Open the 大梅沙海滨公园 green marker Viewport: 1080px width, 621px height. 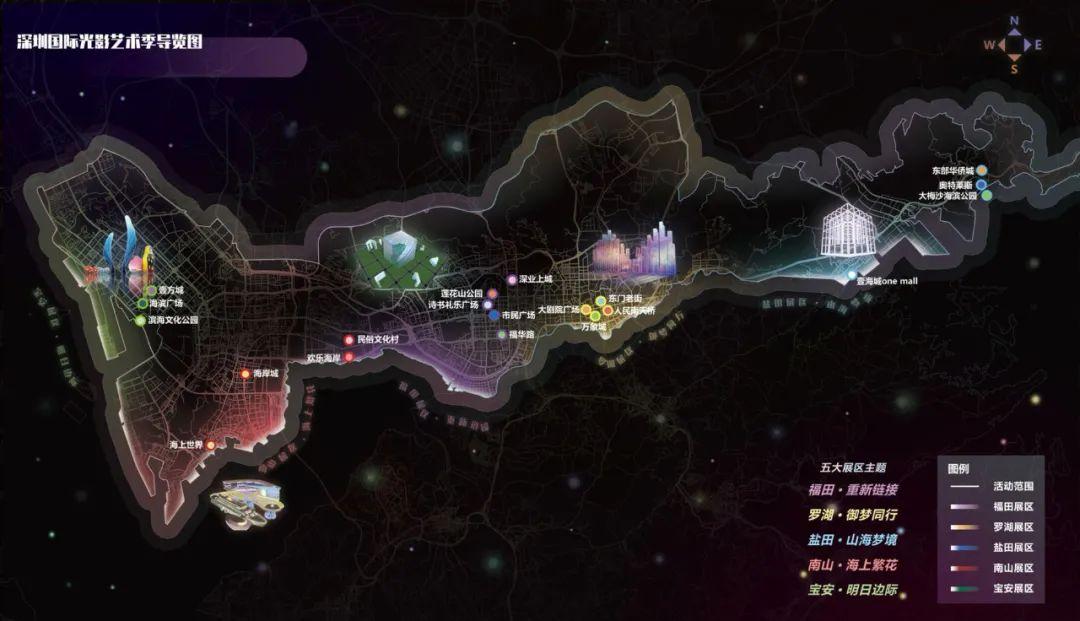pyautogui.click(x=987, y=196)
